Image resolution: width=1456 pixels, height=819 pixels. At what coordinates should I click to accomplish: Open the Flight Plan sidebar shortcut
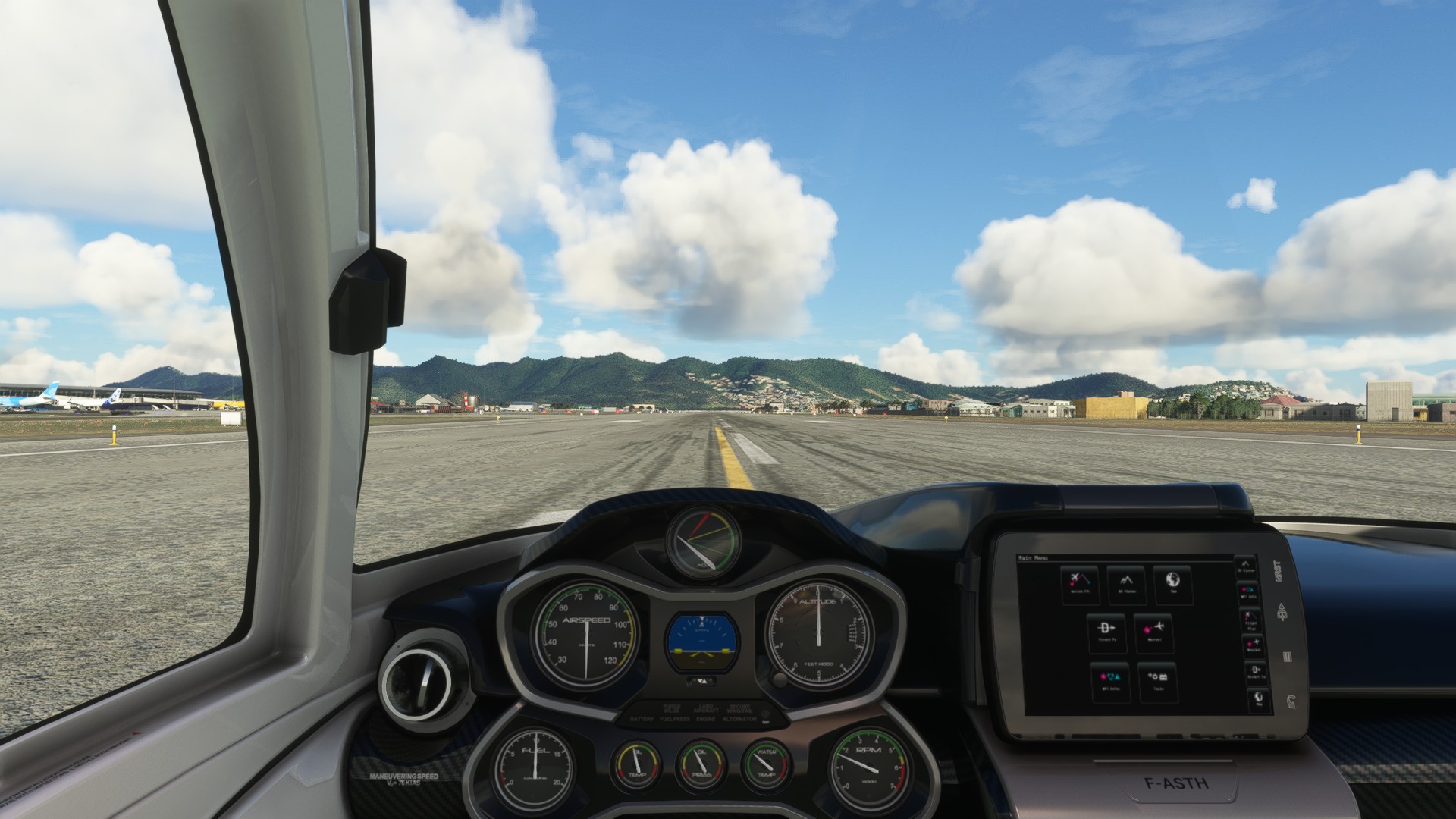tap(1250, 619)
